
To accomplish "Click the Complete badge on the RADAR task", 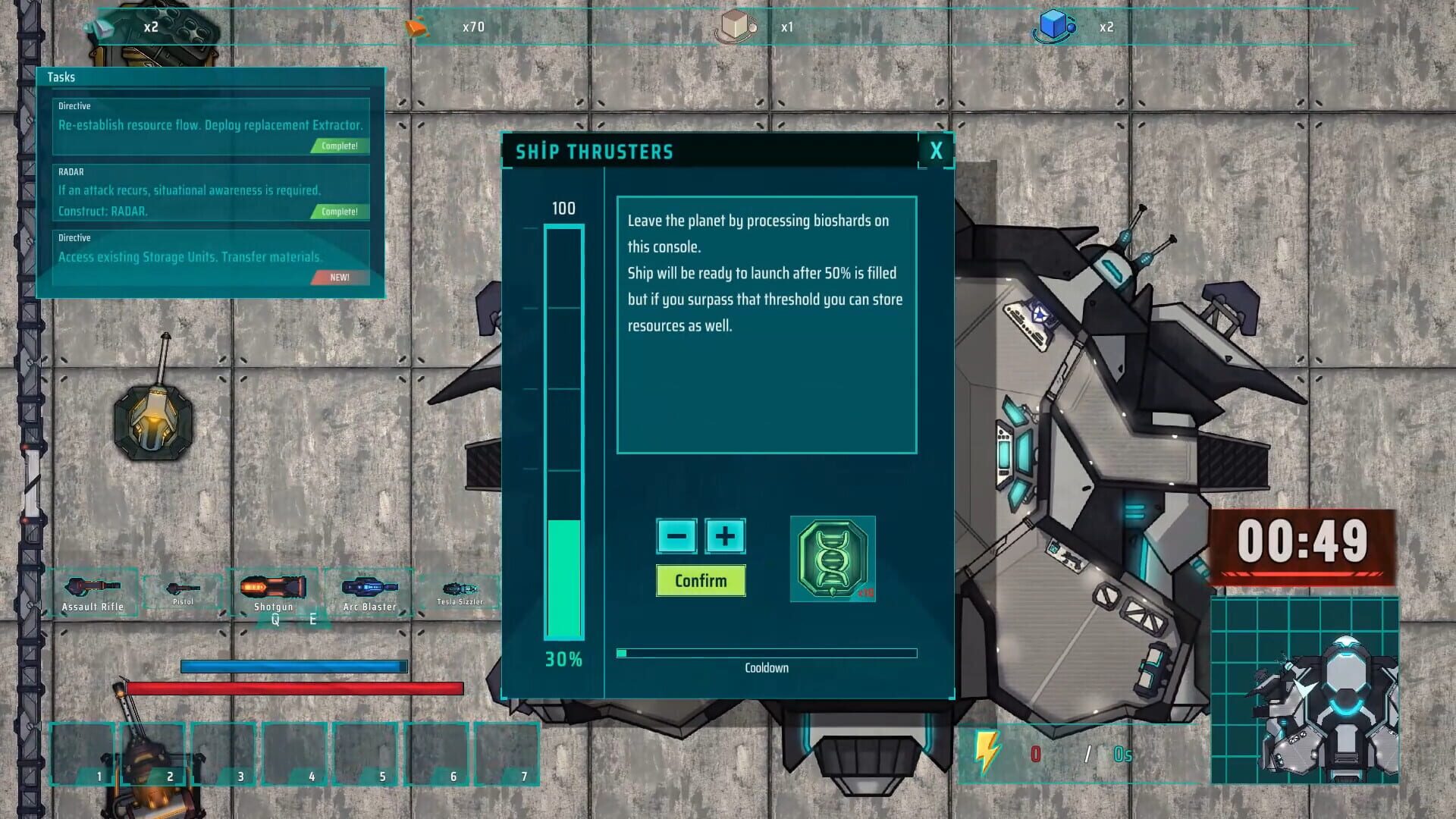I will pos(337,212).
